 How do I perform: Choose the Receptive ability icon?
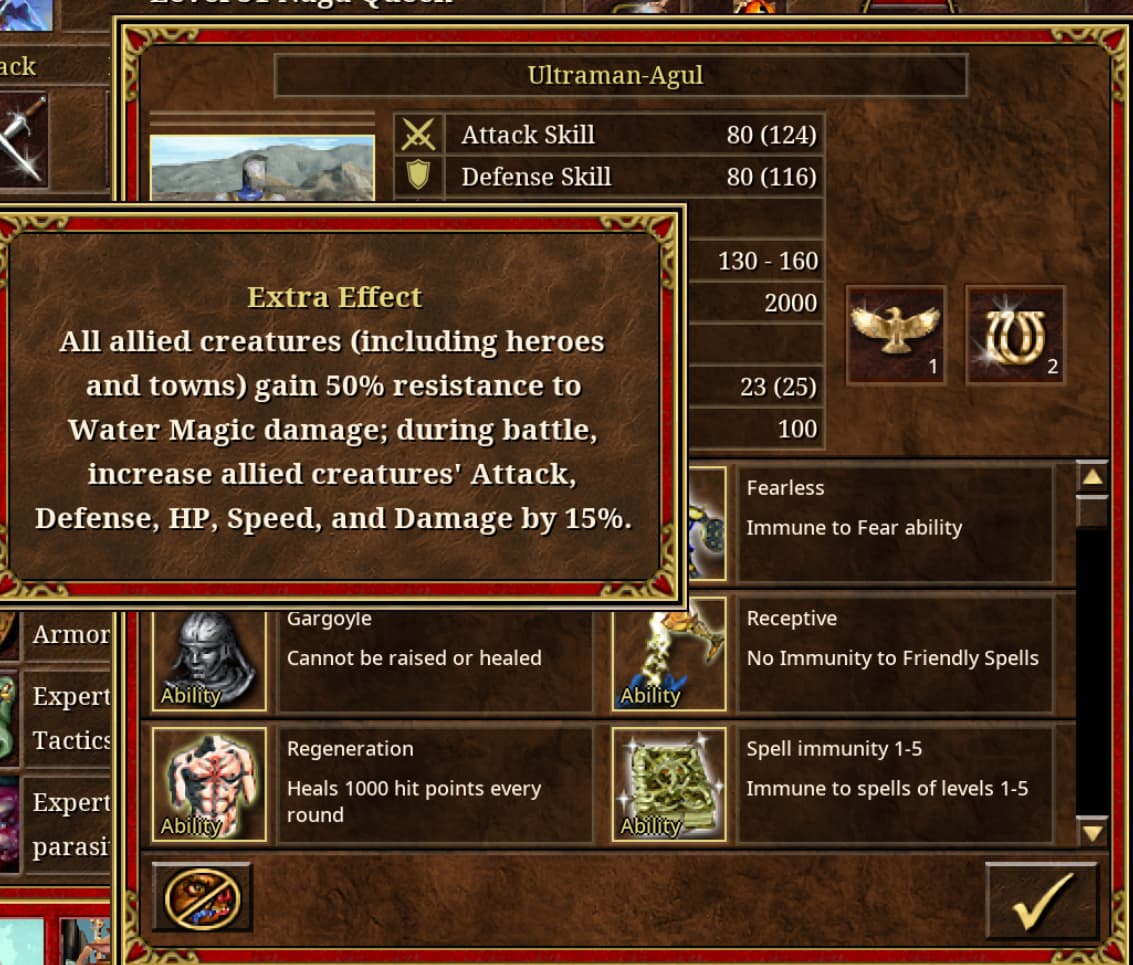pyautogui.click(x=669, y=655)
